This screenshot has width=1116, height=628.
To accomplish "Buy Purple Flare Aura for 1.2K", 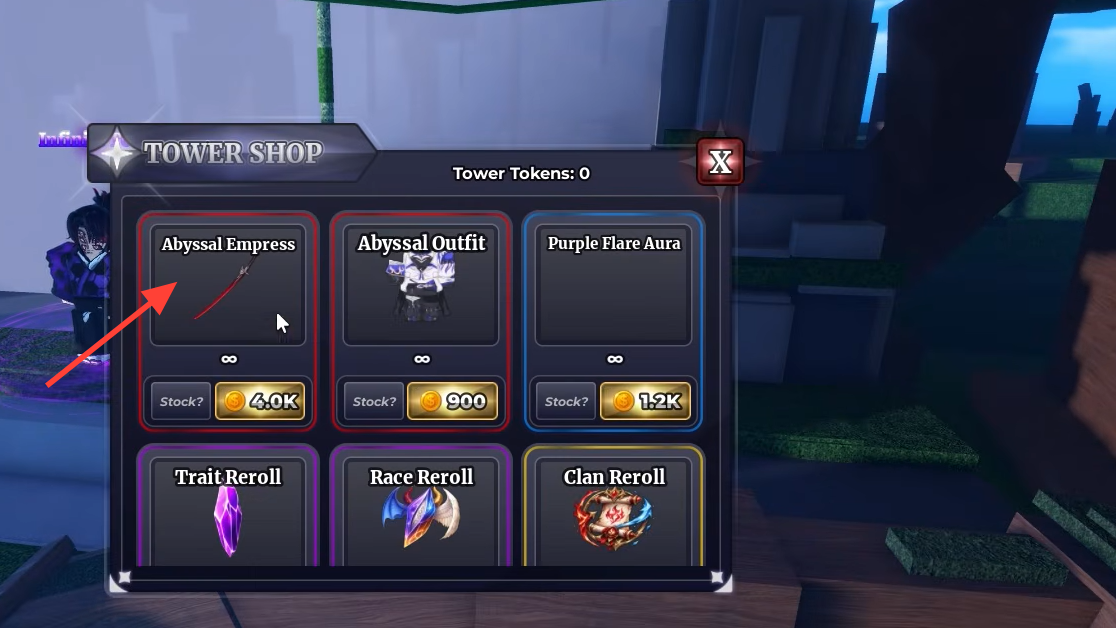I will pyautogui.click(x=645, y=401).
